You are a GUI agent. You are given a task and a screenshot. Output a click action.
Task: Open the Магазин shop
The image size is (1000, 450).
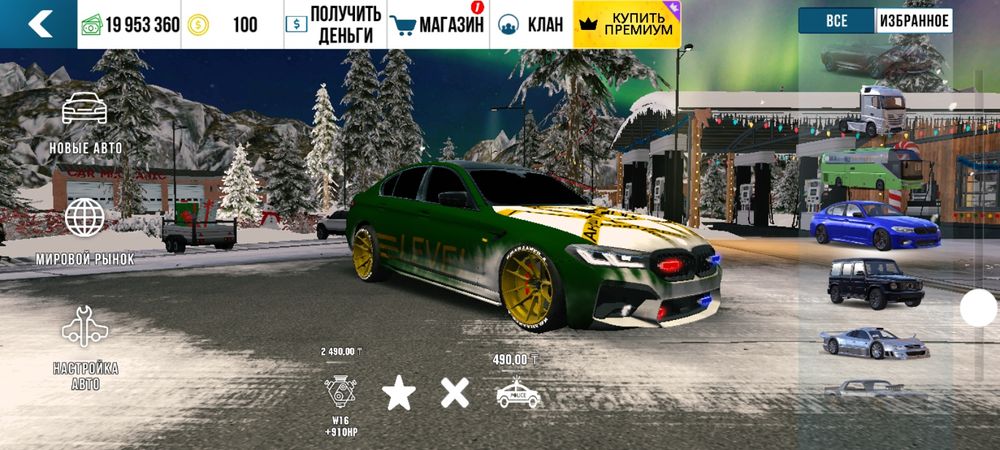click(x=436, y=24)
